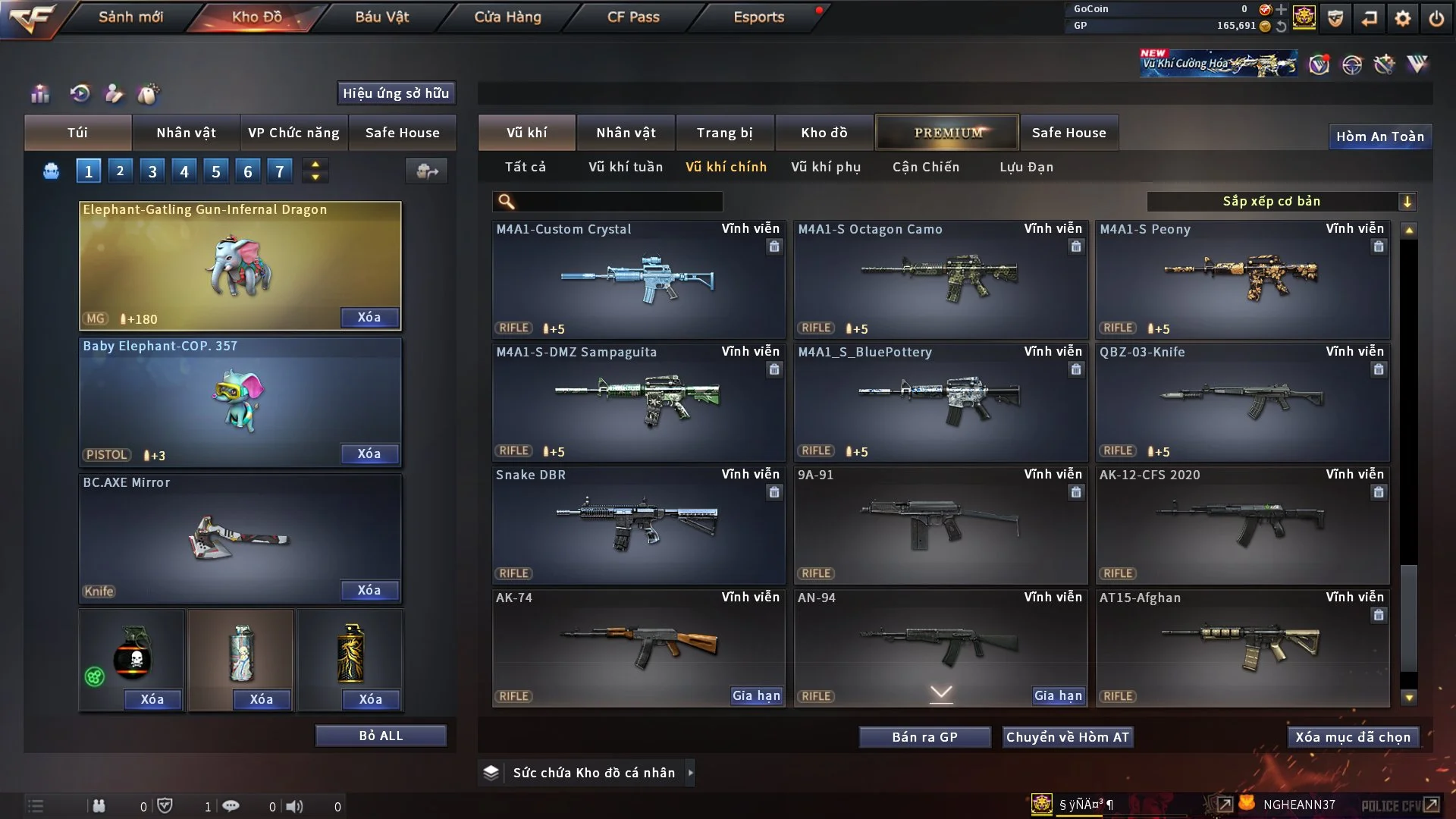Show the Vũ khí phụ category
The height and width of the screenshot is (819, 1456).
tap(825, 167)
